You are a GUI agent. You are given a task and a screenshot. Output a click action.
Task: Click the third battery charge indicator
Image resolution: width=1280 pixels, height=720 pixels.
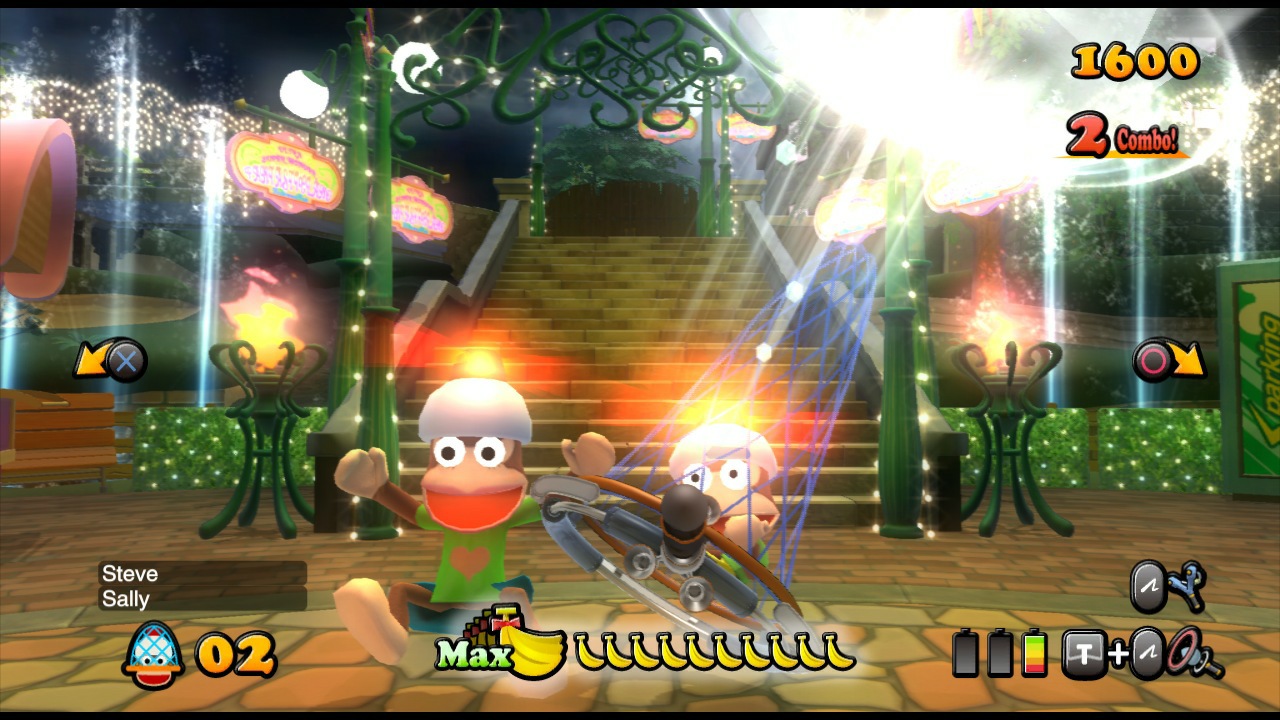(x=1033, y=654)
